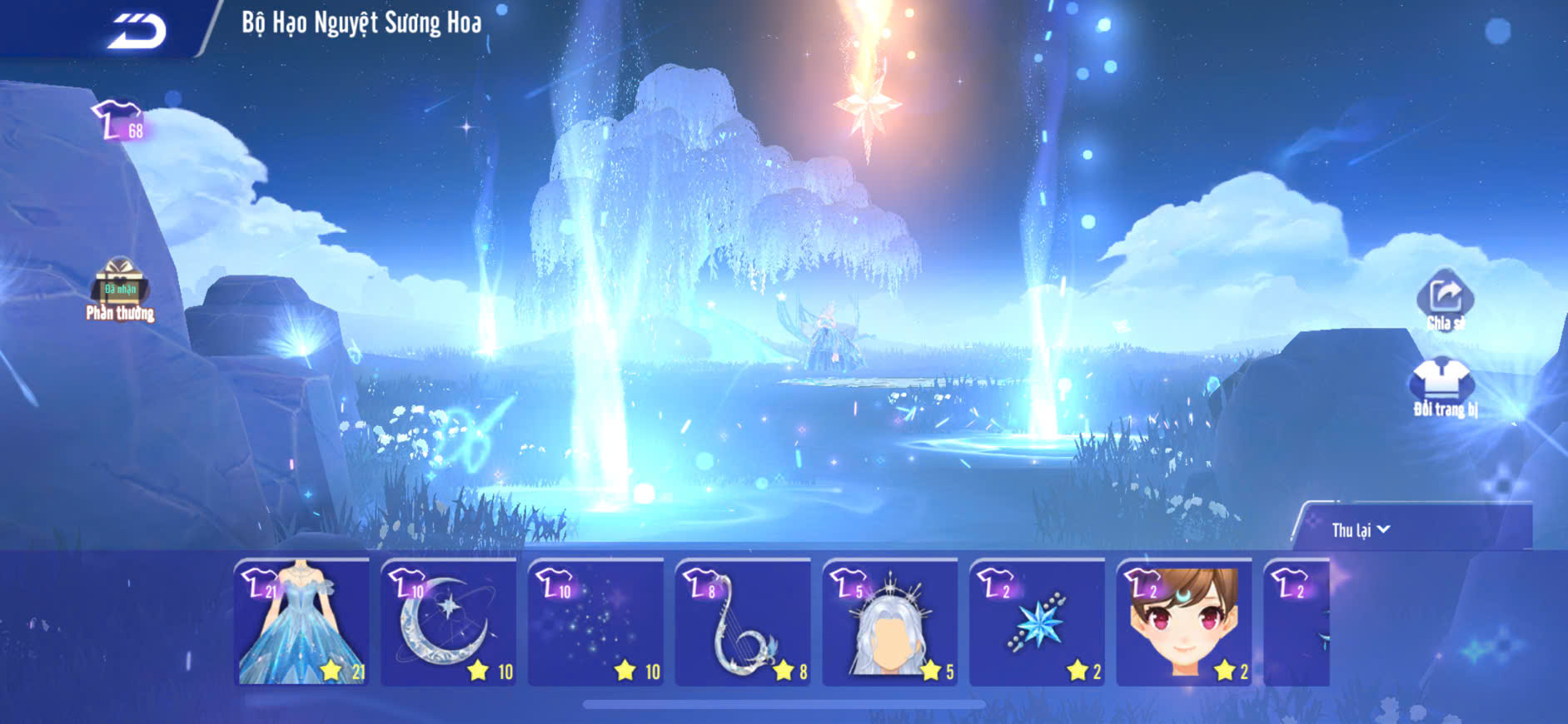This screenshot has width=1568, height=724.
Task: Select the silver hair with crown
Action: pos(890,622)
